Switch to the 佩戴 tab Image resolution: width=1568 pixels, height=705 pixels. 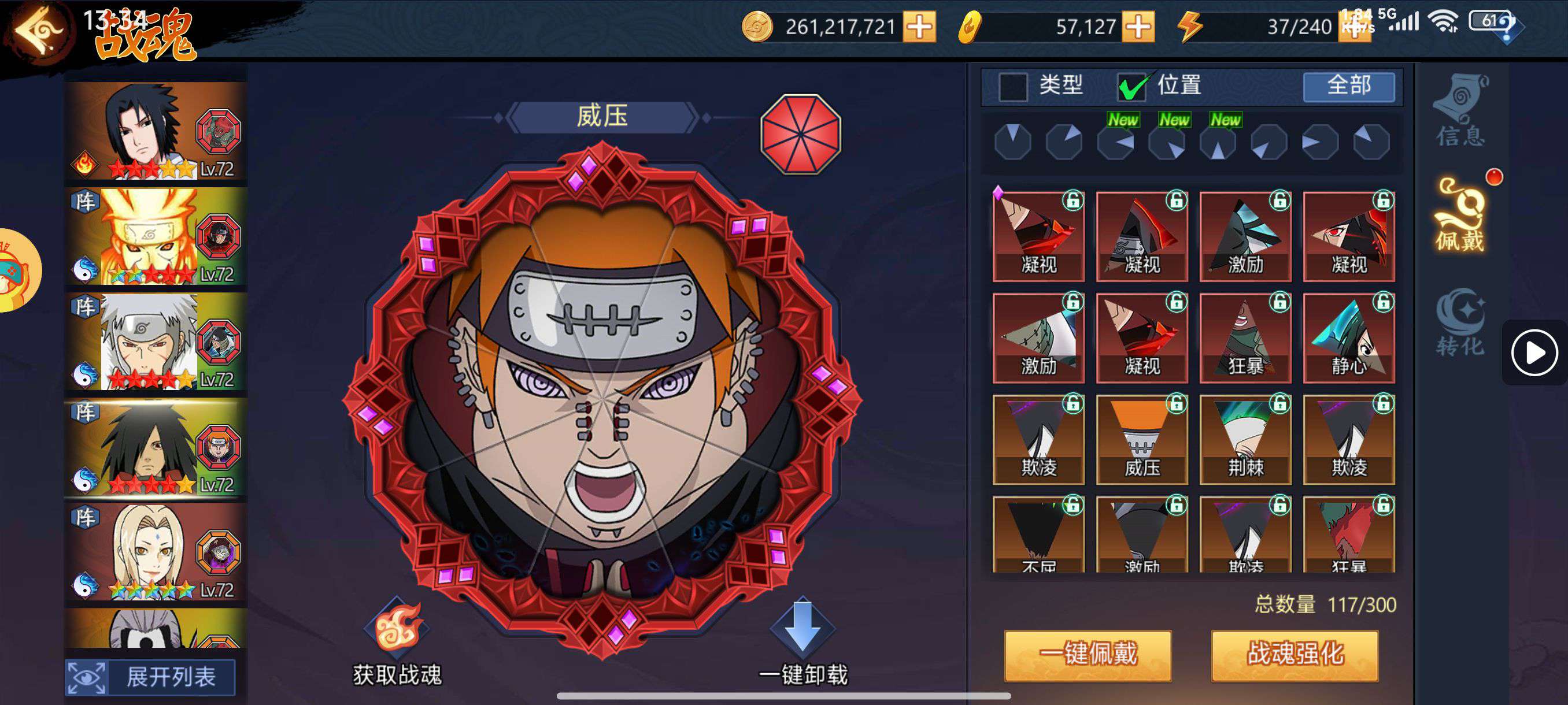pos(1460,216)
